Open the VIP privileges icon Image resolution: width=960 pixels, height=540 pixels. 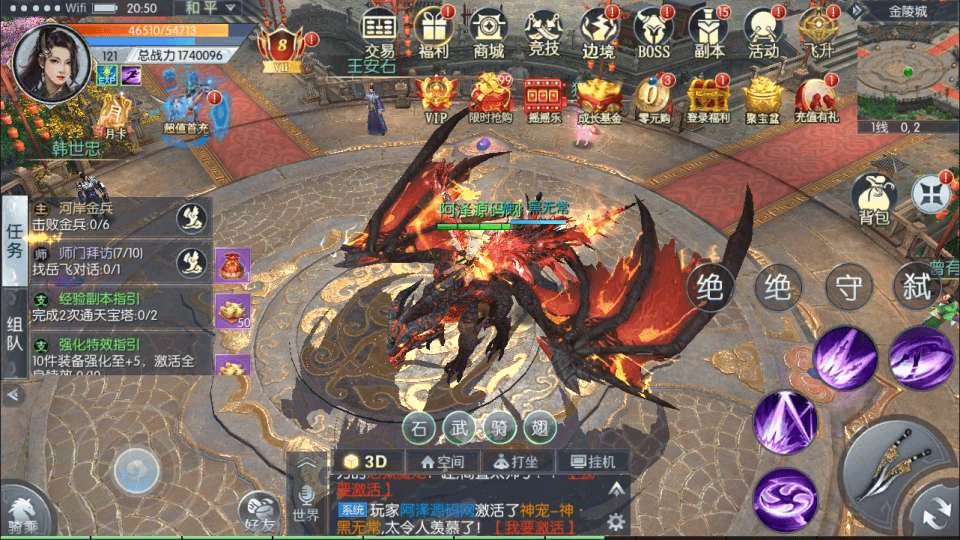pos(436,99)
